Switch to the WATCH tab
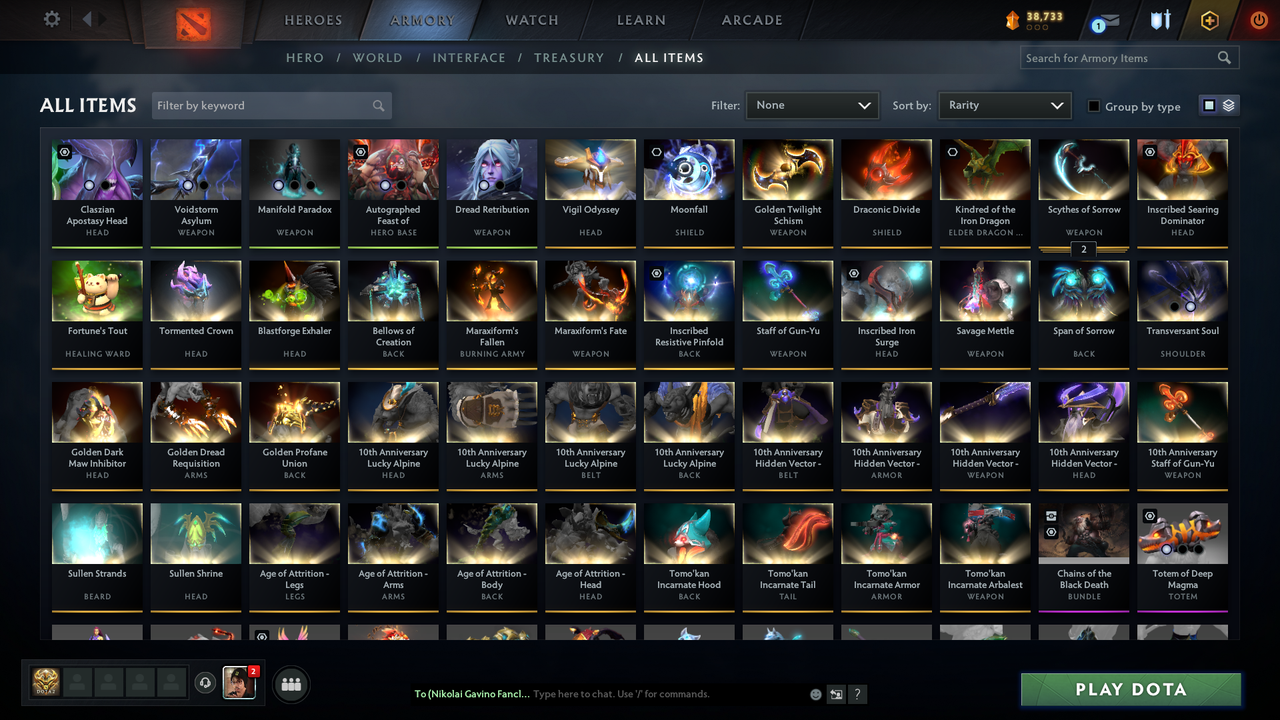The width and height of the screenshot is (1280, 720). pos(531,20)
